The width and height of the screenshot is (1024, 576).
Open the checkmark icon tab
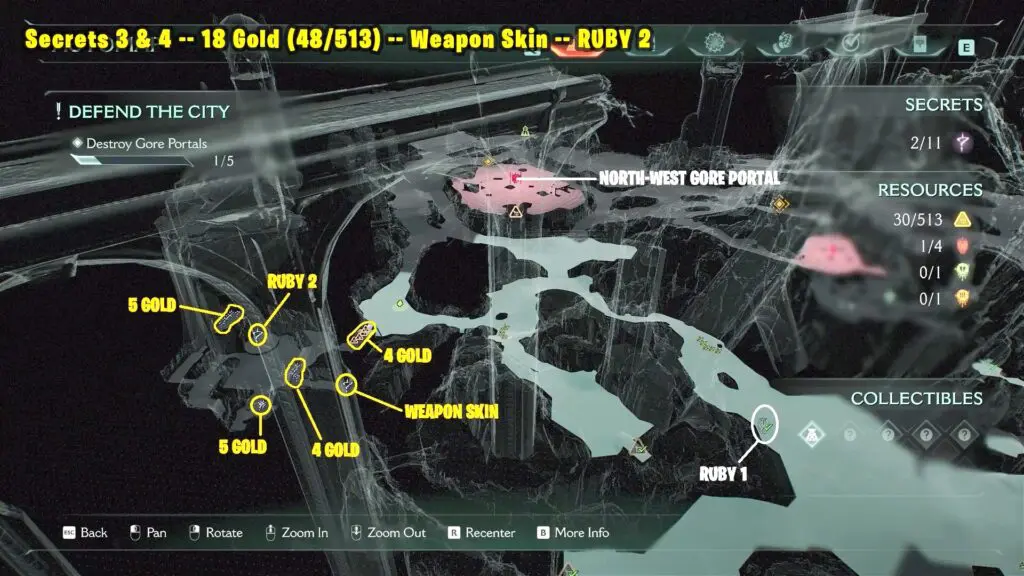pos(853,43)
